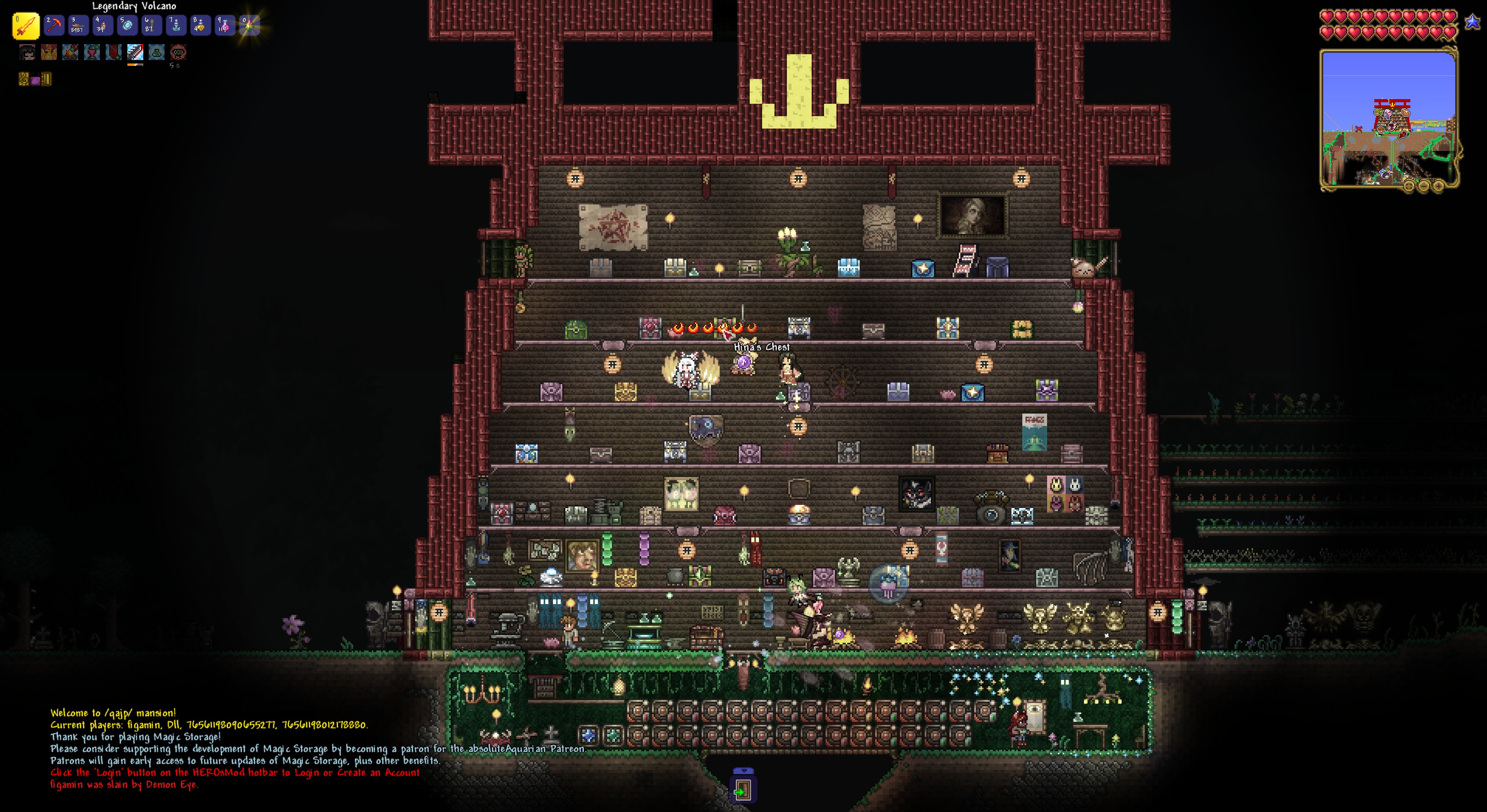Select the pink potion stack of 119

pyautogui.click(x=225, y=26)
